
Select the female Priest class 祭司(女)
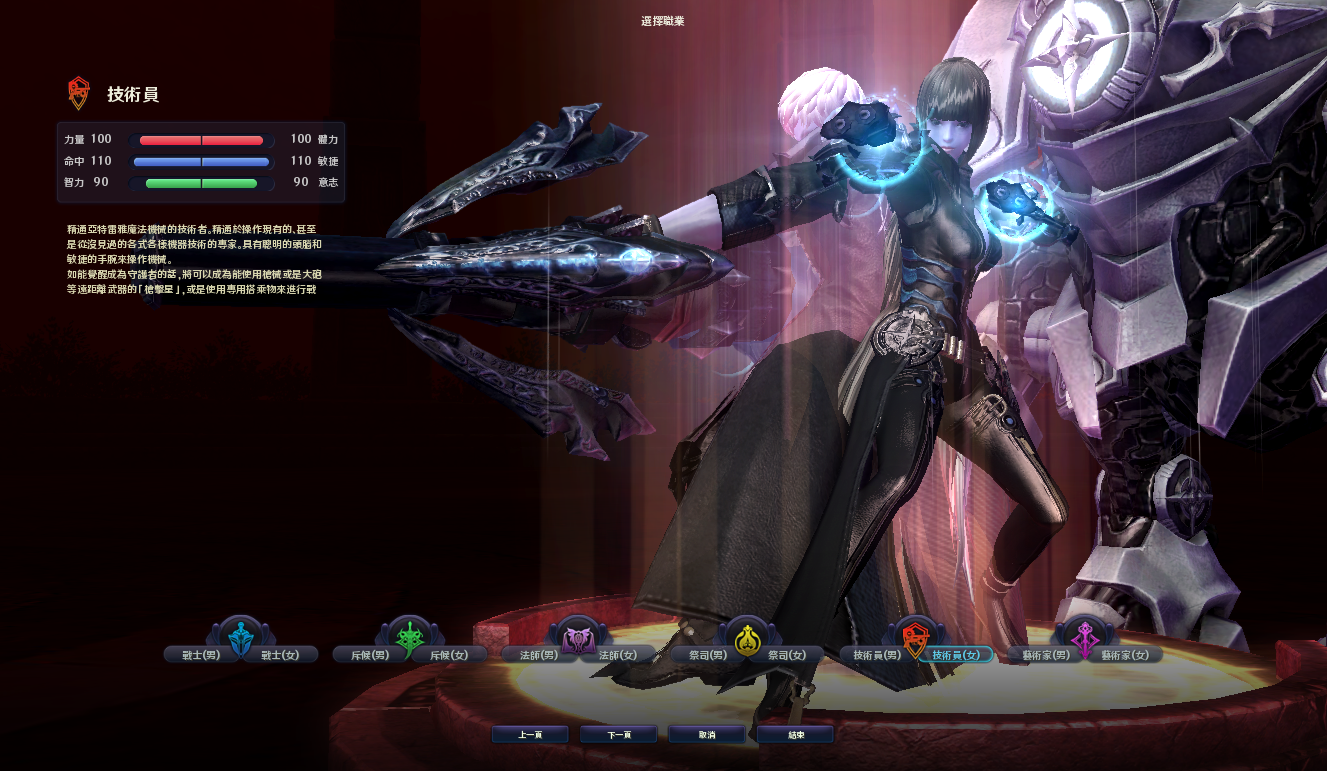(788, 655)
